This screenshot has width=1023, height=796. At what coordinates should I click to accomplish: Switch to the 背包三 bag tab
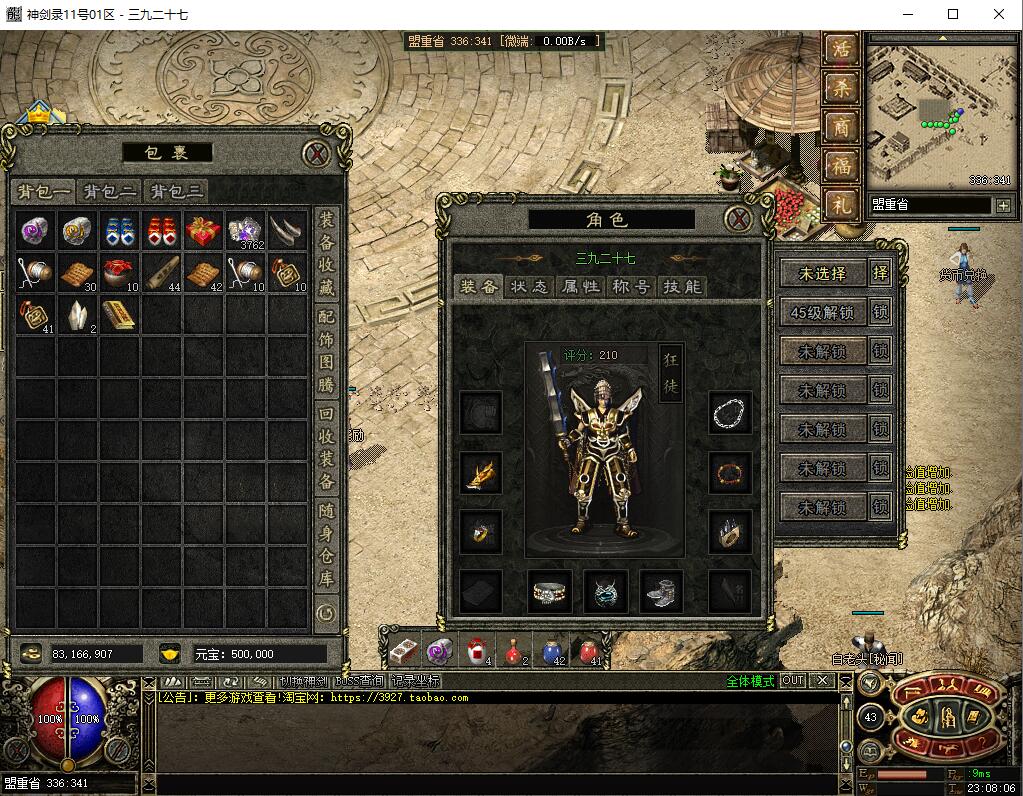point(176,192)
